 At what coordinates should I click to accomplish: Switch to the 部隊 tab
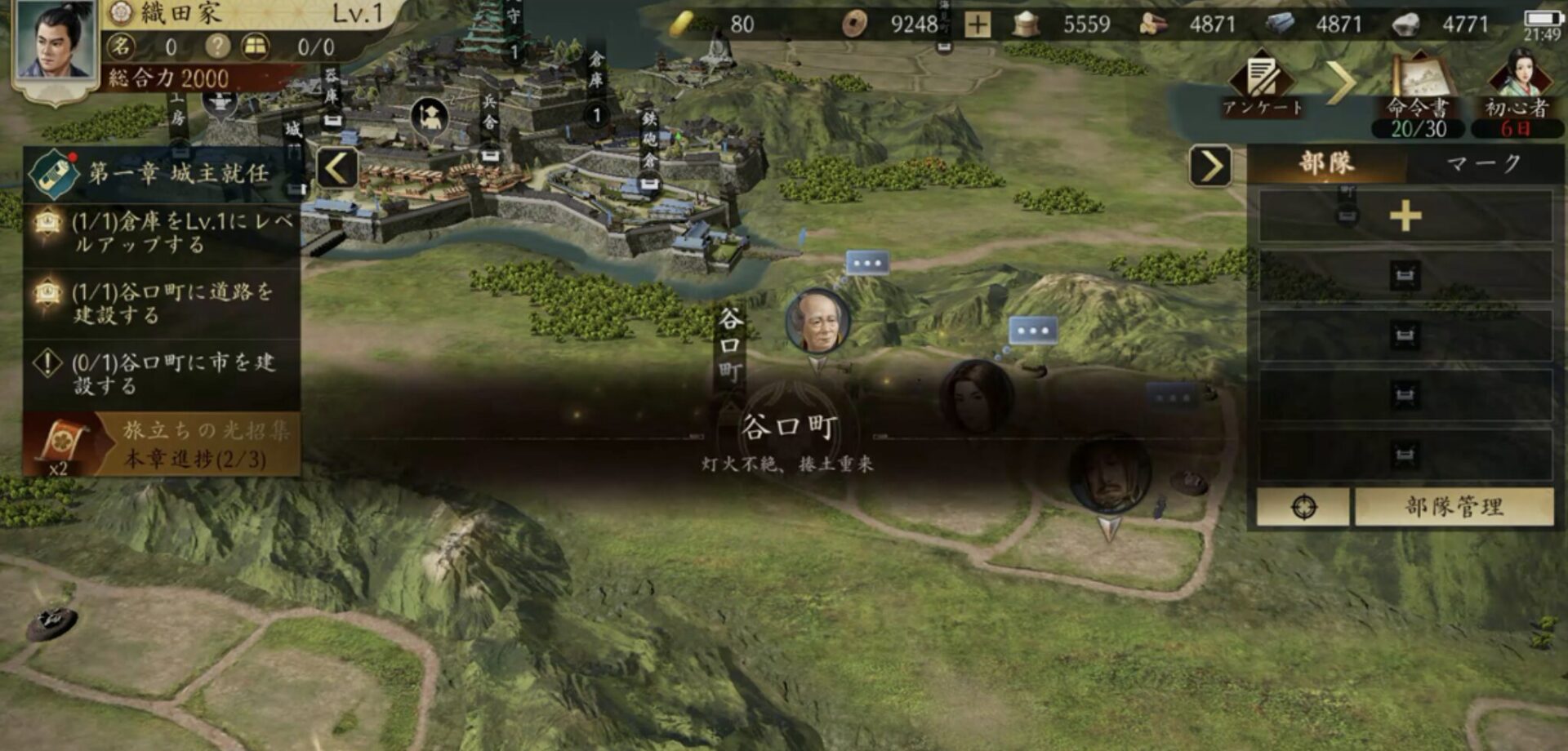tap(1327, 163)
